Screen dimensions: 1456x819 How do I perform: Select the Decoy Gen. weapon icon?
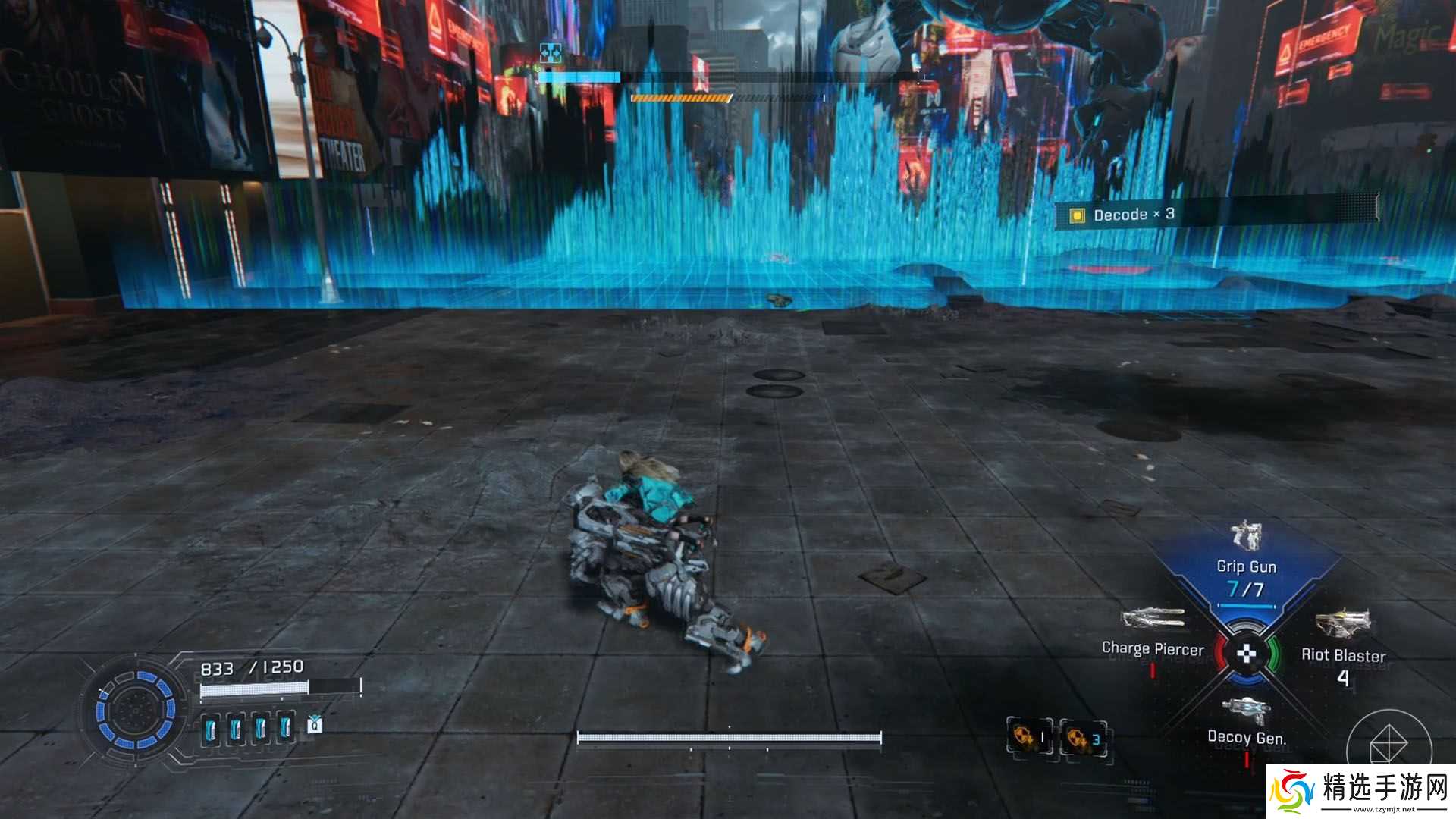[1247, 705]
